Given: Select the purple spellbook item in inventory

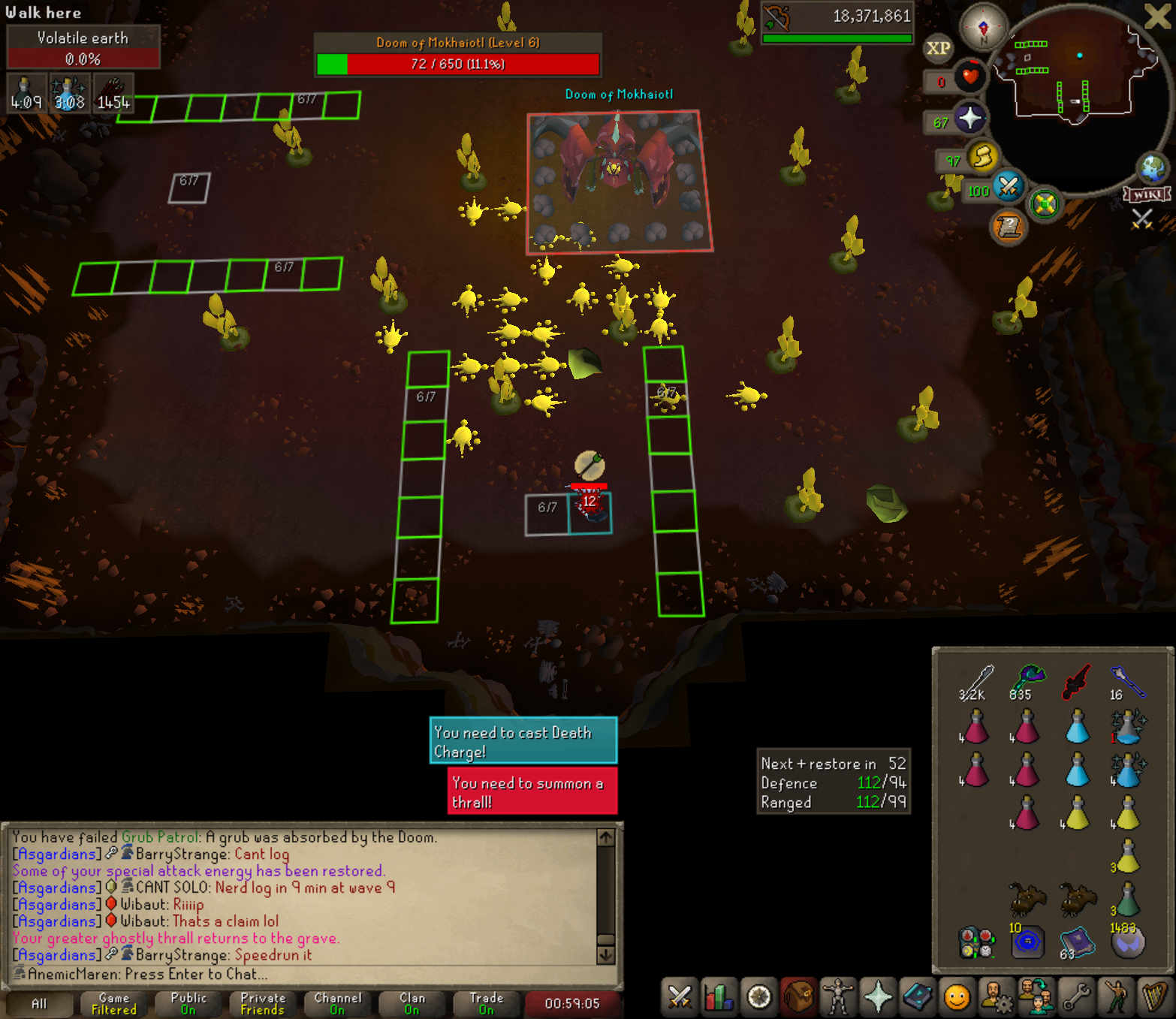Looking at the screenshot, I should pos(1077,942).
